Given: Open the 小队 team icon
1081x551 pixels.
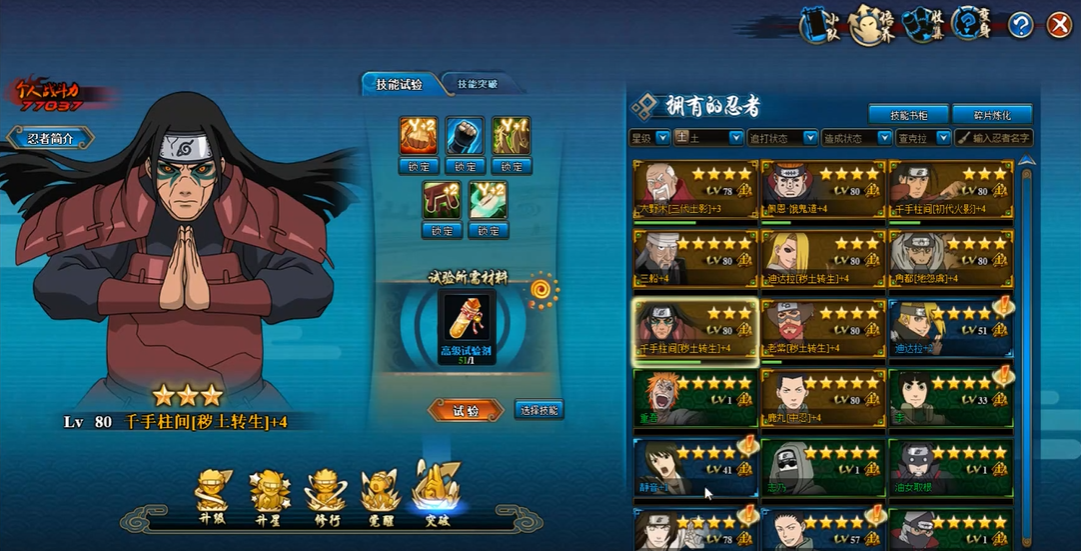Looking at the screenshot, I should click(x=817, y=25).
